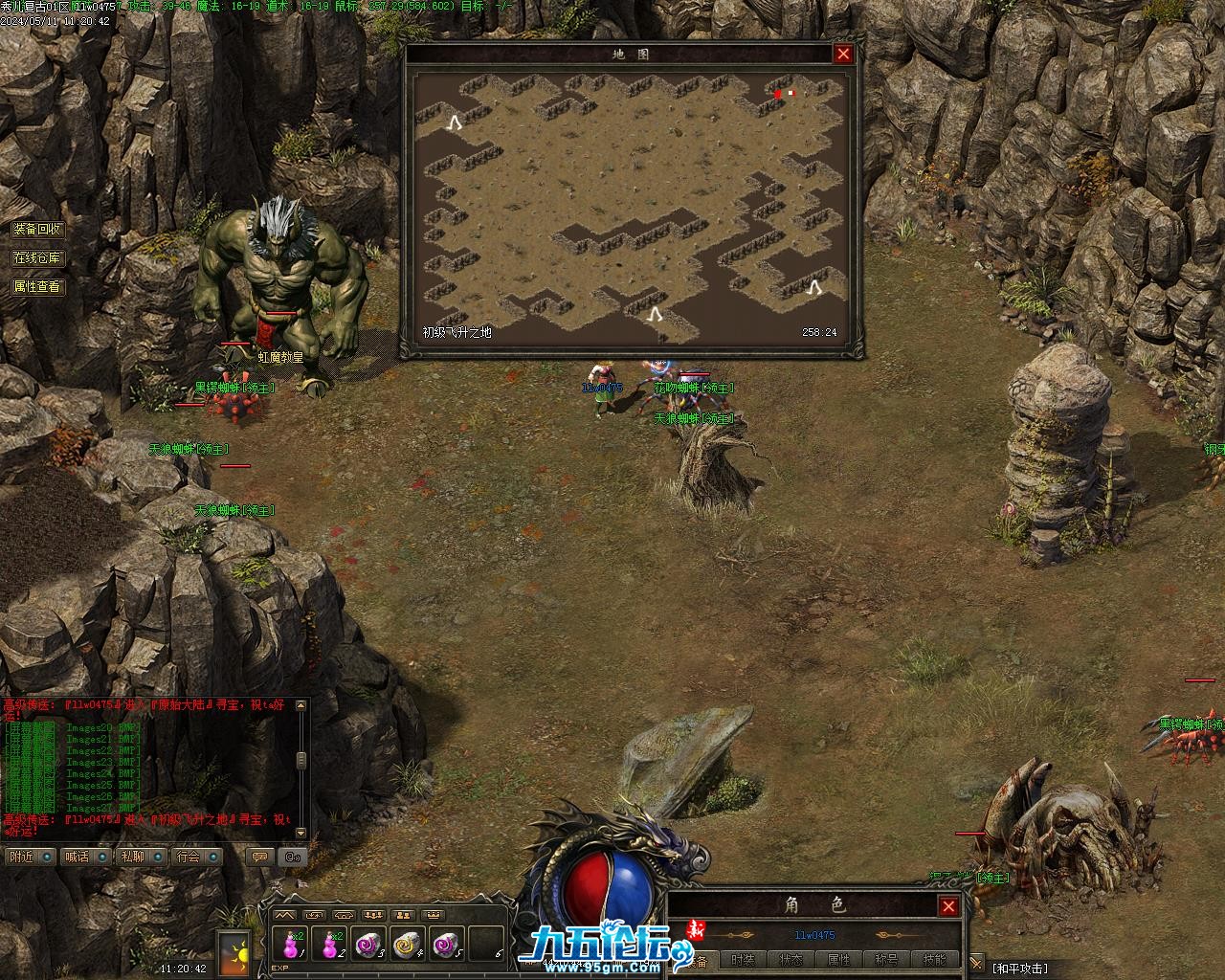Click the 装备回收 equipment recycle button
Screen dimensions: 1225x980
[37, 230]
